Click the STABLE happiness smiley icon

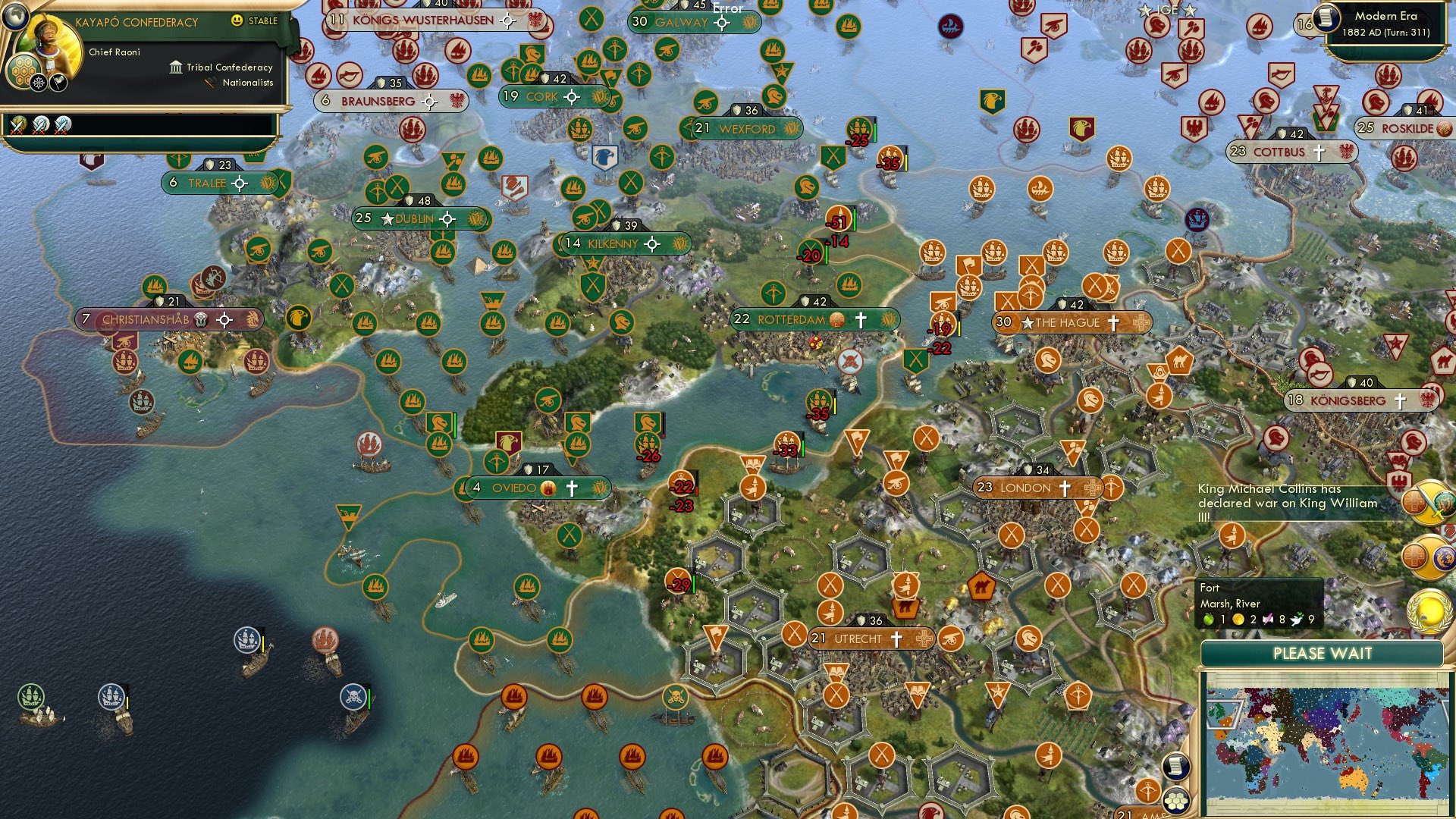pyautogui.click(x=238, y=22)
